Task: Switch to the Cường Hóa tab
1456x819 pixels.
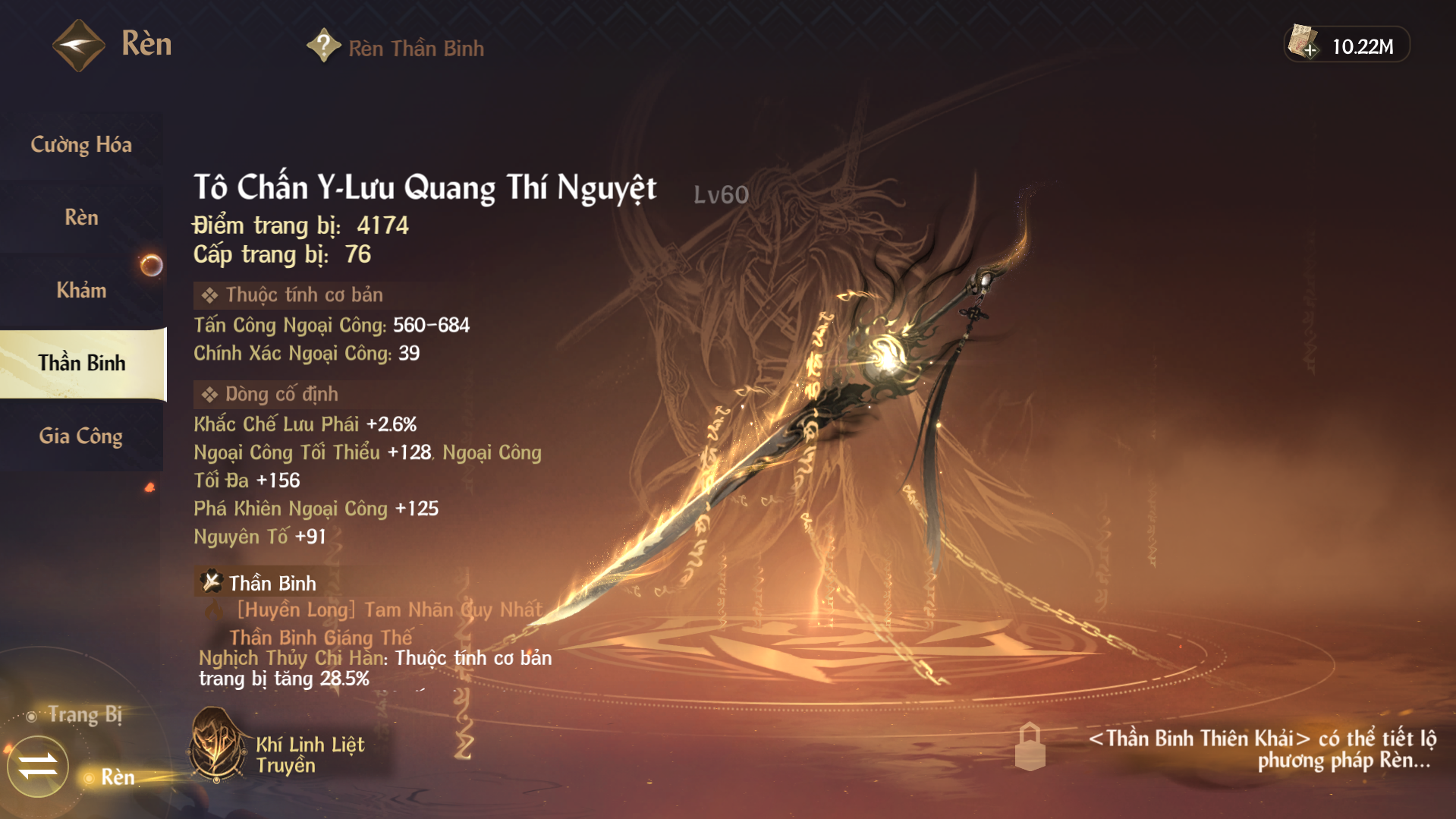Action: click(81, 144)
